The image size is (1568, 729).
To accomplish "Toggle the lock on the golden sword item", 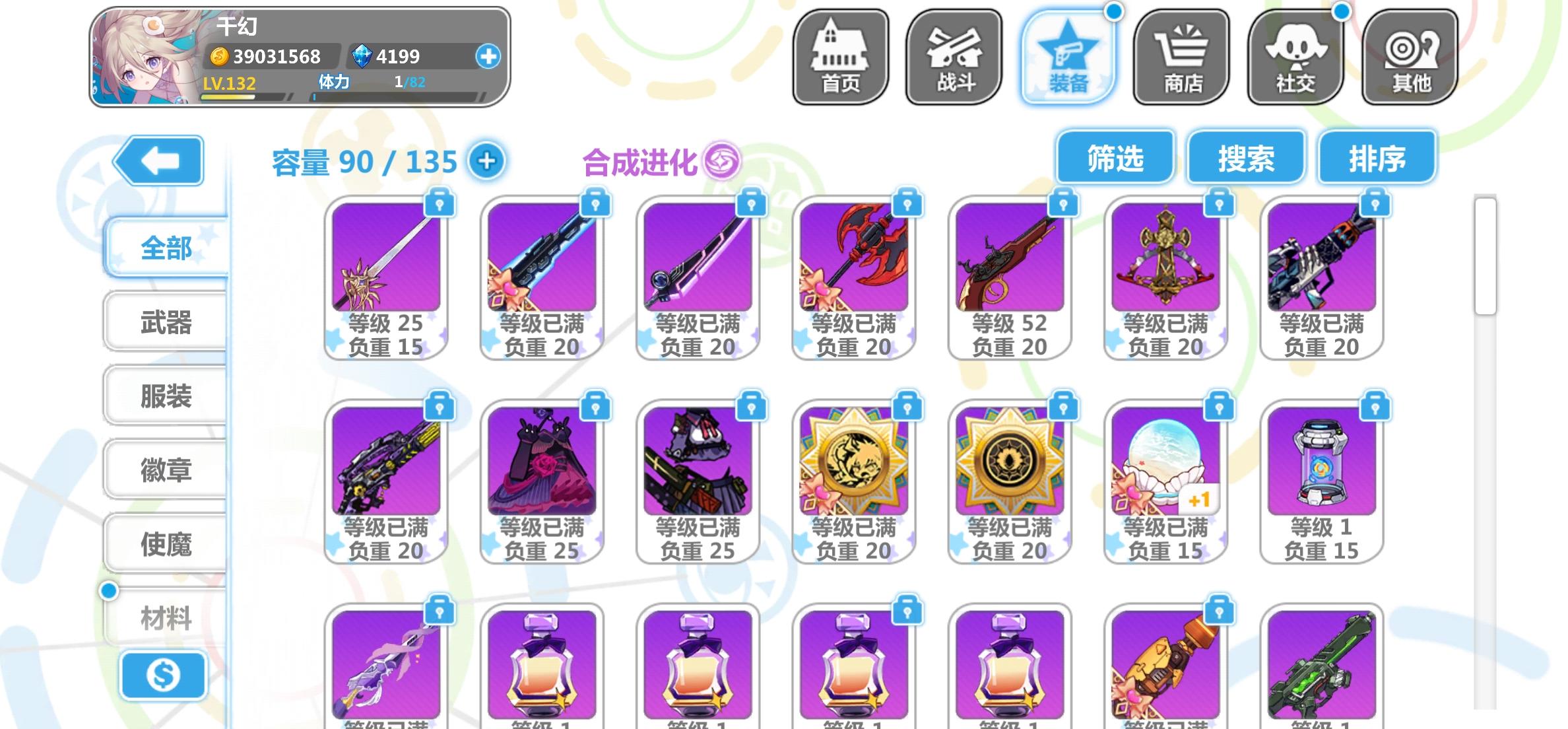I will (x=441, y=204).
